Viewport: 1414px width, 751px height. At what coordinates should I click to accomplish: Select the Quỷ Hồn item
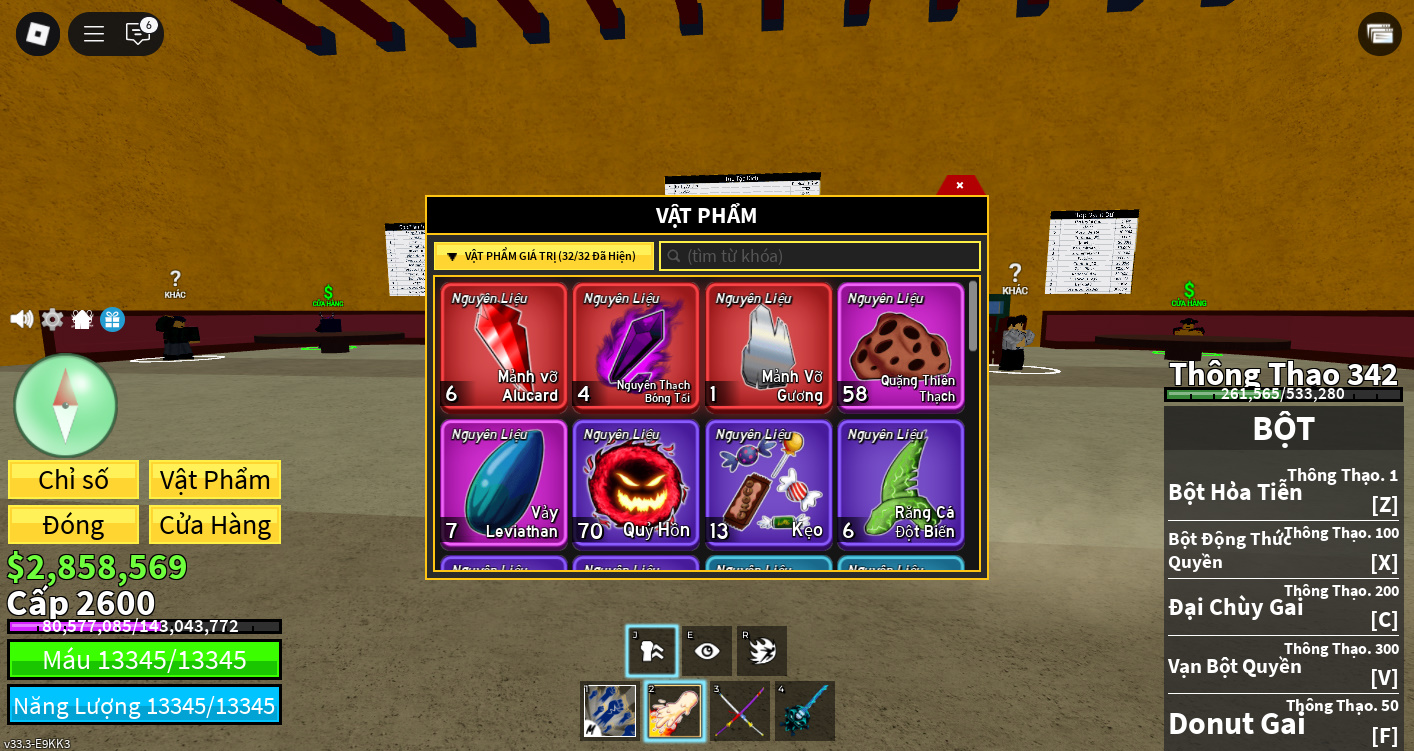point(636,483)
